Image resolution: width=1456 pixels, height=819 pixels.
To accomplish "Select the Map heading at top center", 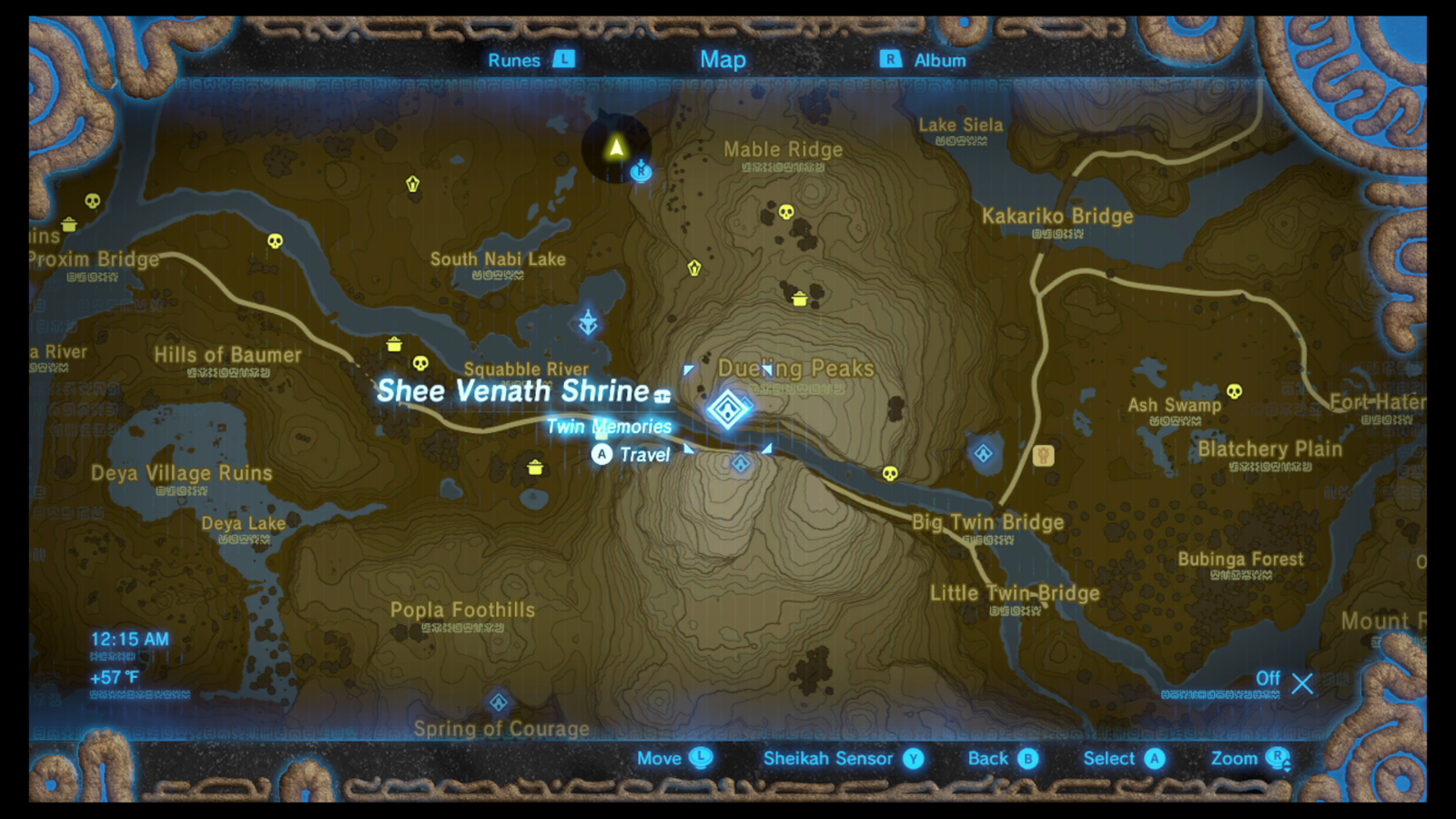I will (723, 59).
